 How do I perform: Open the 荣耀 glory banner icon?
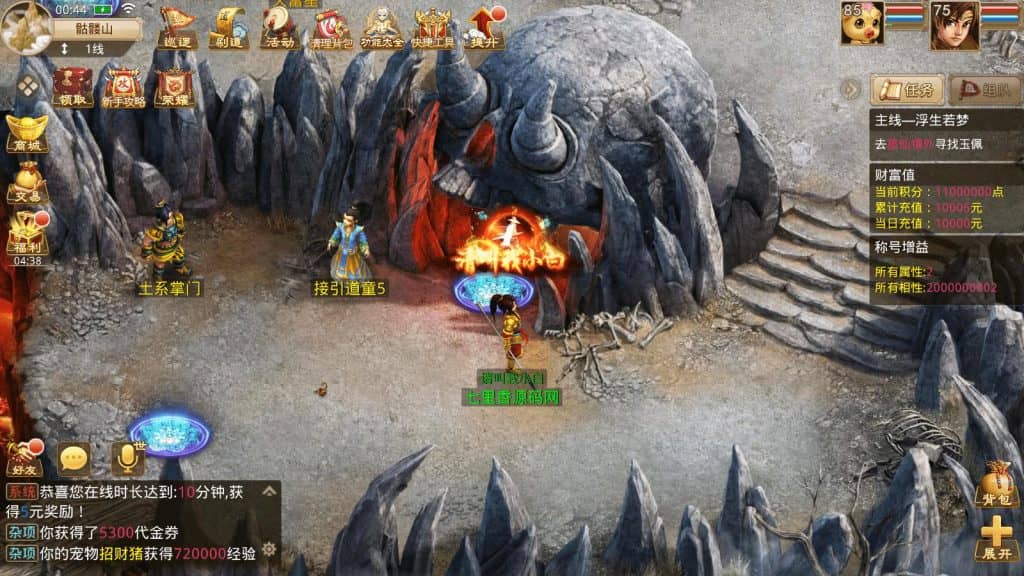(x=174, y=87)
